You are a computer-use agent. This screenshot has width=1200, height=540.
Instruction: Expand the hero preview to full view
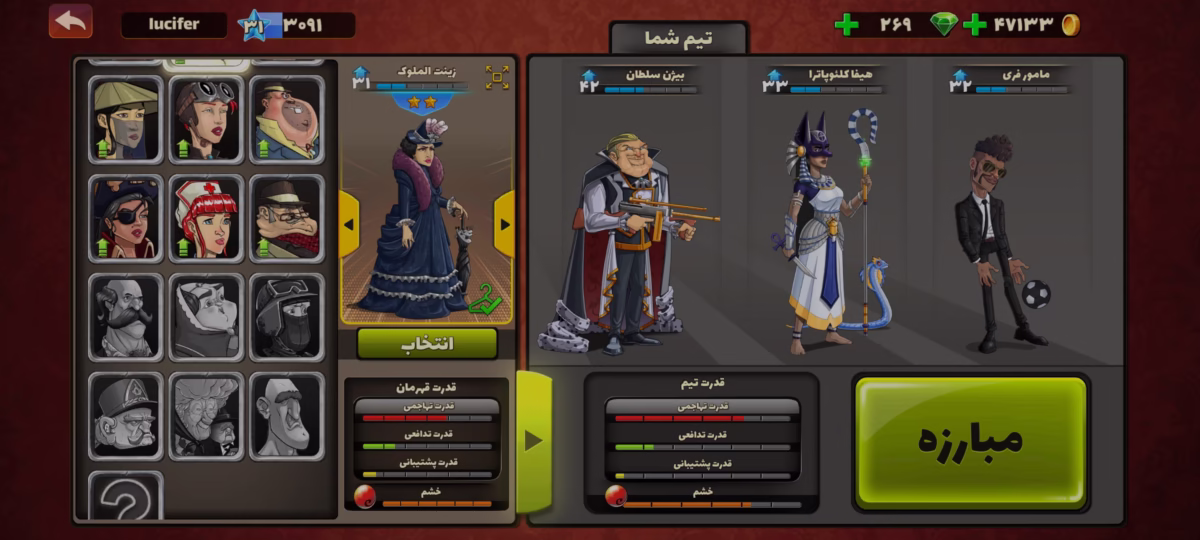[x=497, y=78]
